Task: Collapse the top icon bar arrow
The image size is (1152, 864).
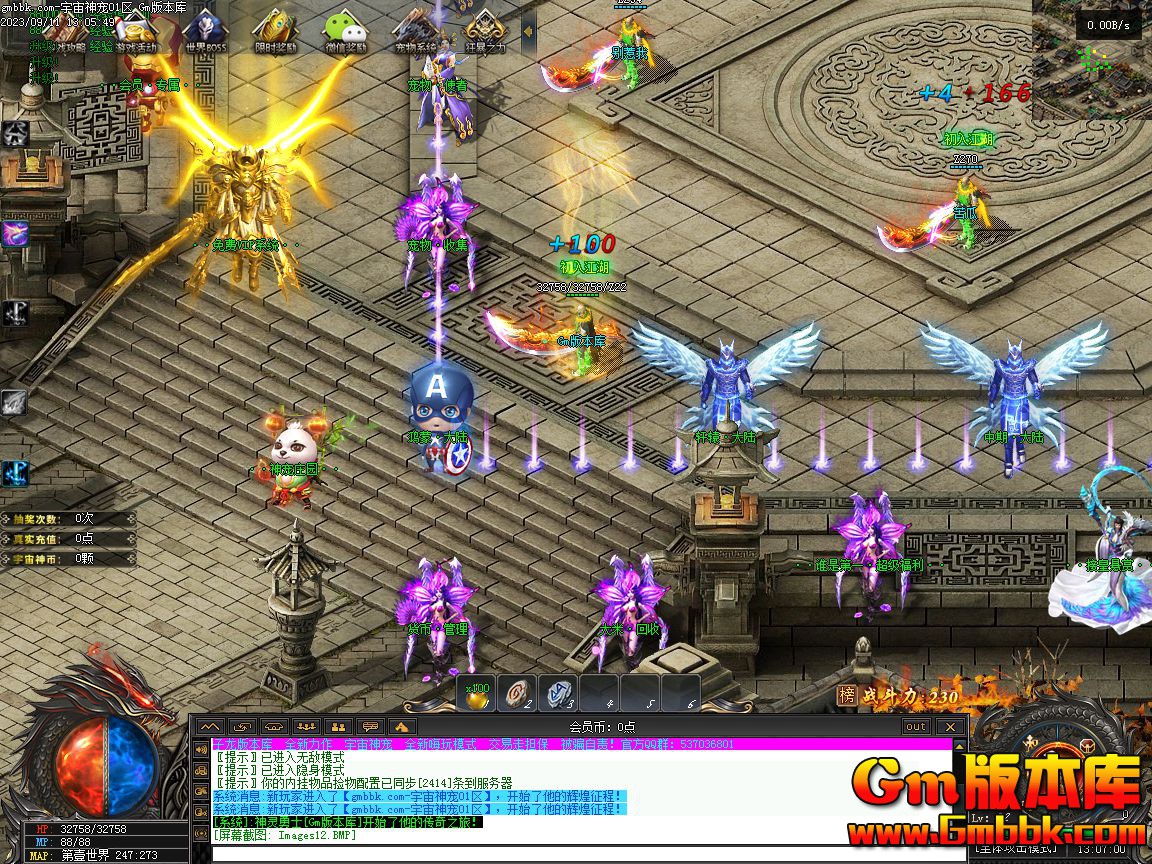Action: [528, 28]
